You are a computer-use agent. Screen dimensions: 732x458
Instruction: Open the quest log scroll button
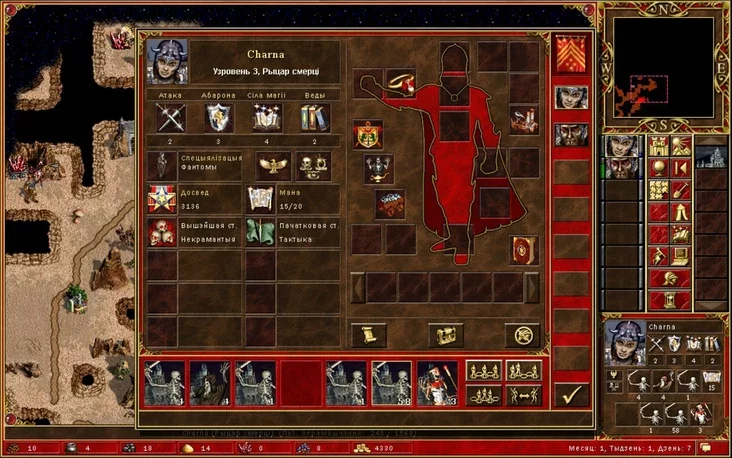point(368,336)
